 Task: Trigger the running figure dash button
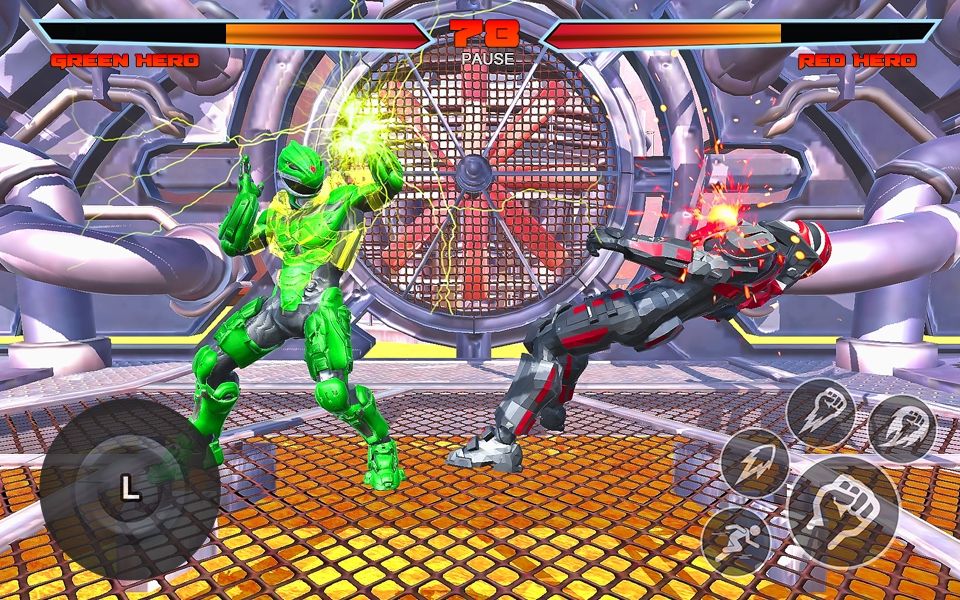735,540
